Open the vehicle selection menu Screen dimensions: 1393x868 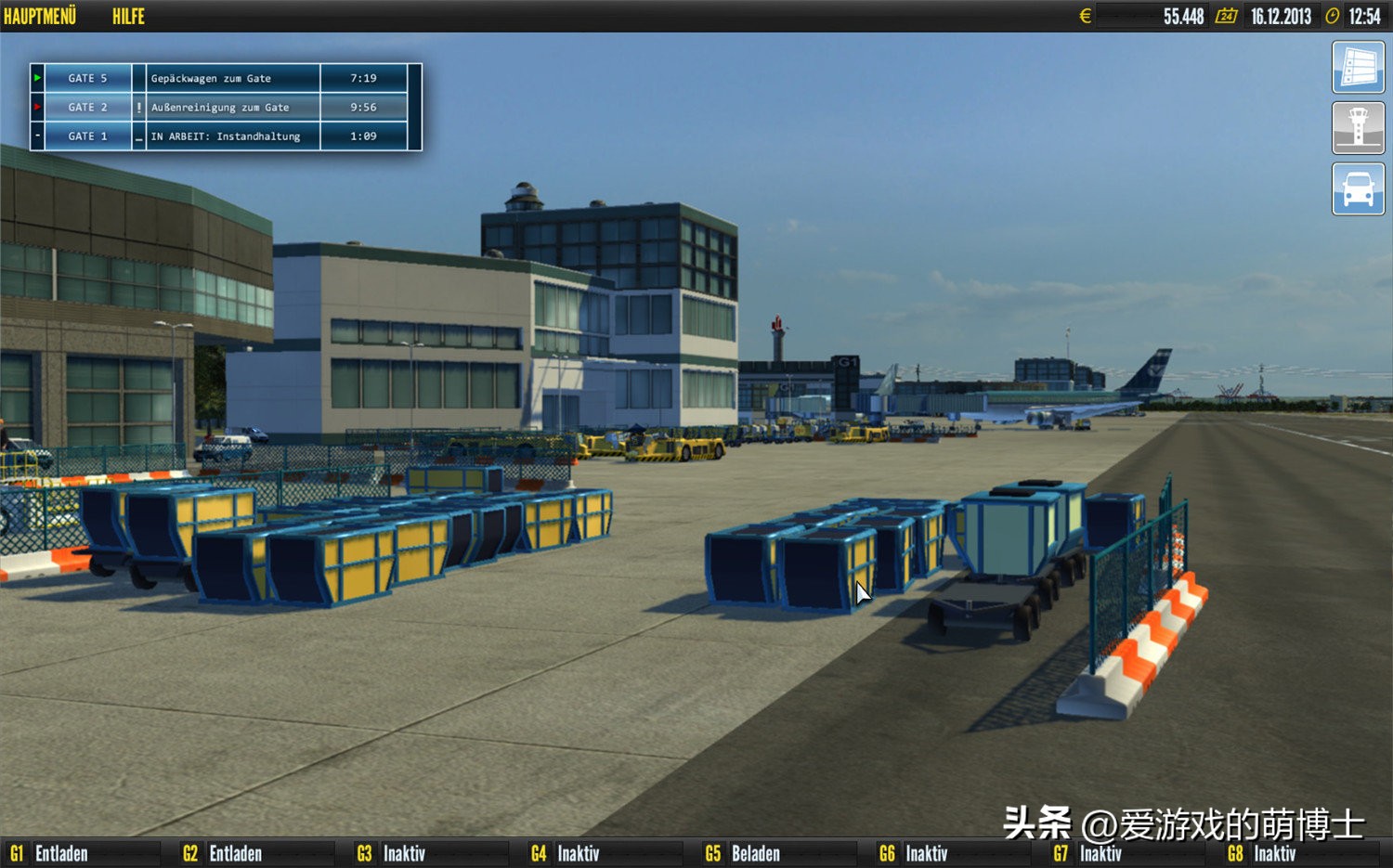tap(1359, 188)
